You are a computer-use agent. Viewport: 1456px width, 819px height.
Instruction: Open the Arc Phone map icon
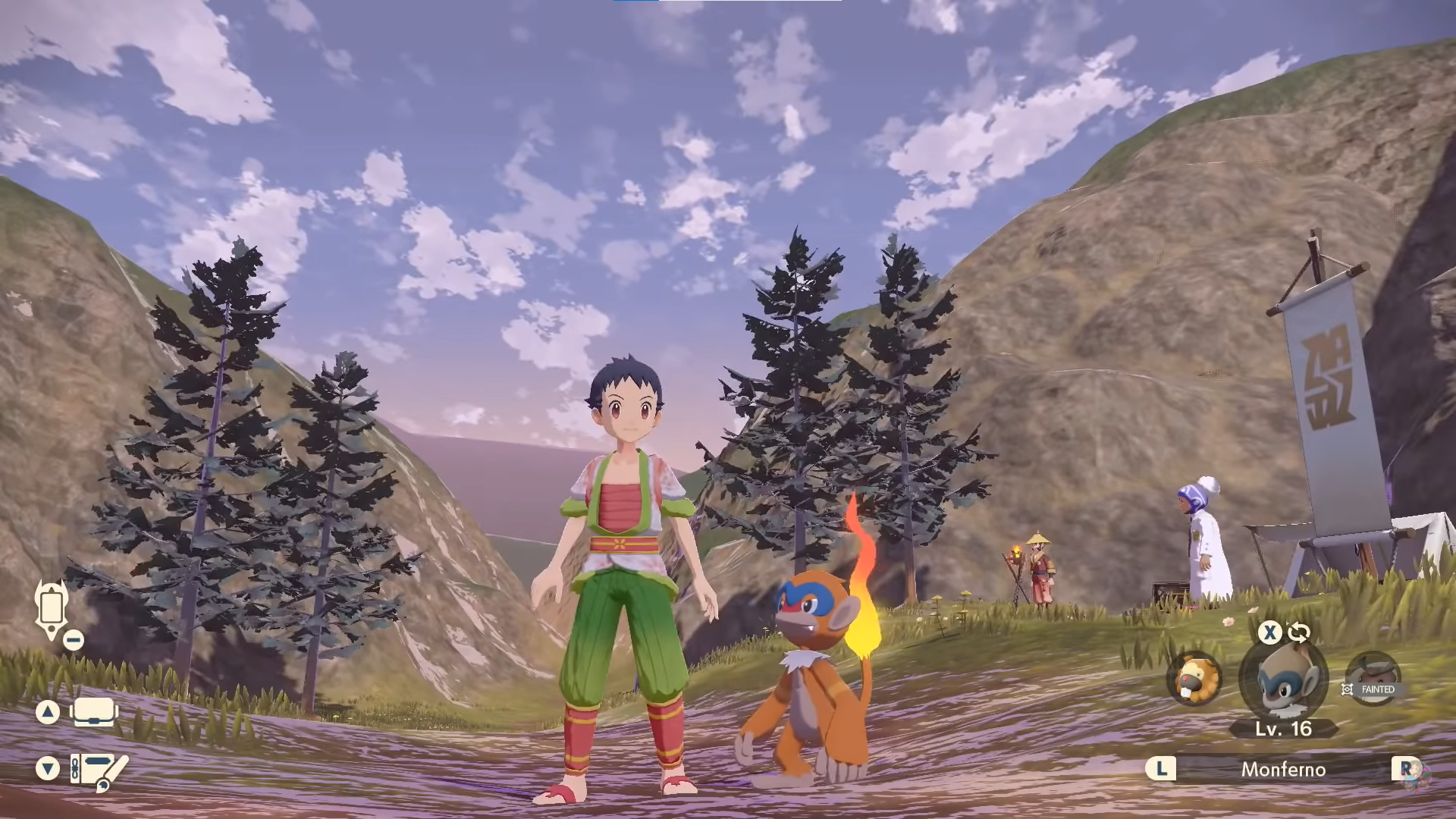click(52, 608)
